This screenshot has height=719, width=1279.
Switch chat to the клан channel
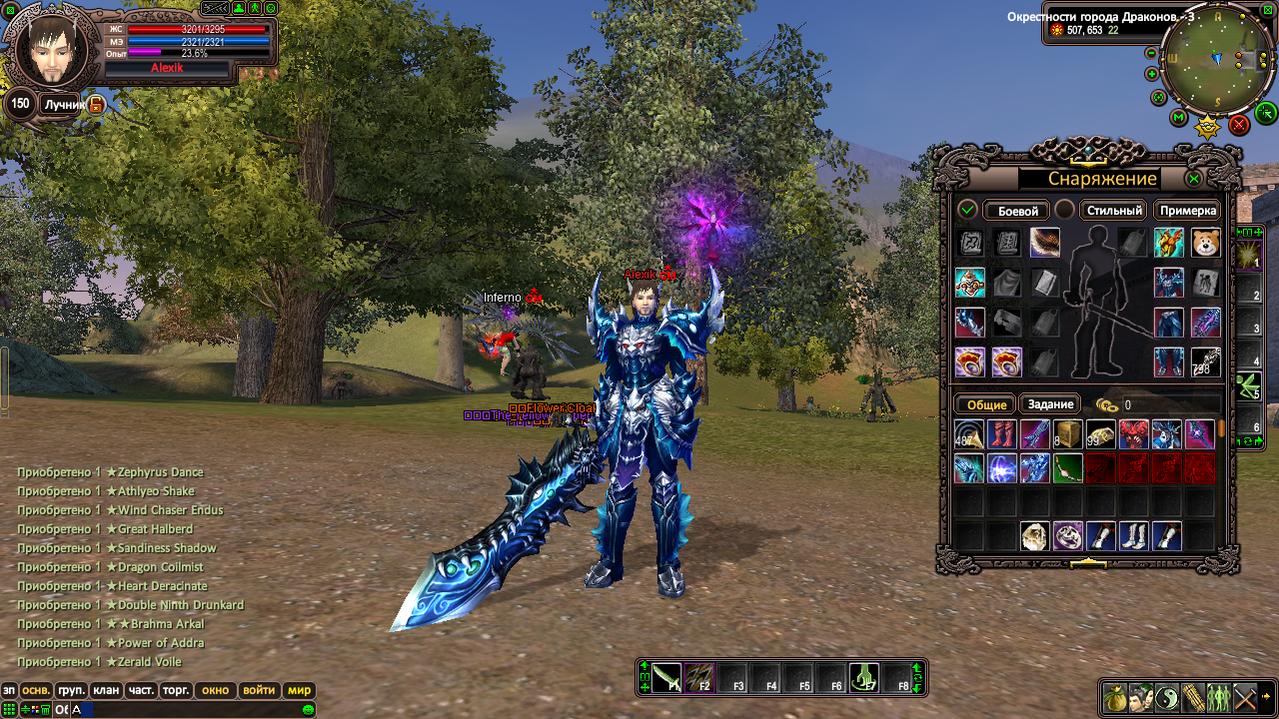(x=105, y=690)
